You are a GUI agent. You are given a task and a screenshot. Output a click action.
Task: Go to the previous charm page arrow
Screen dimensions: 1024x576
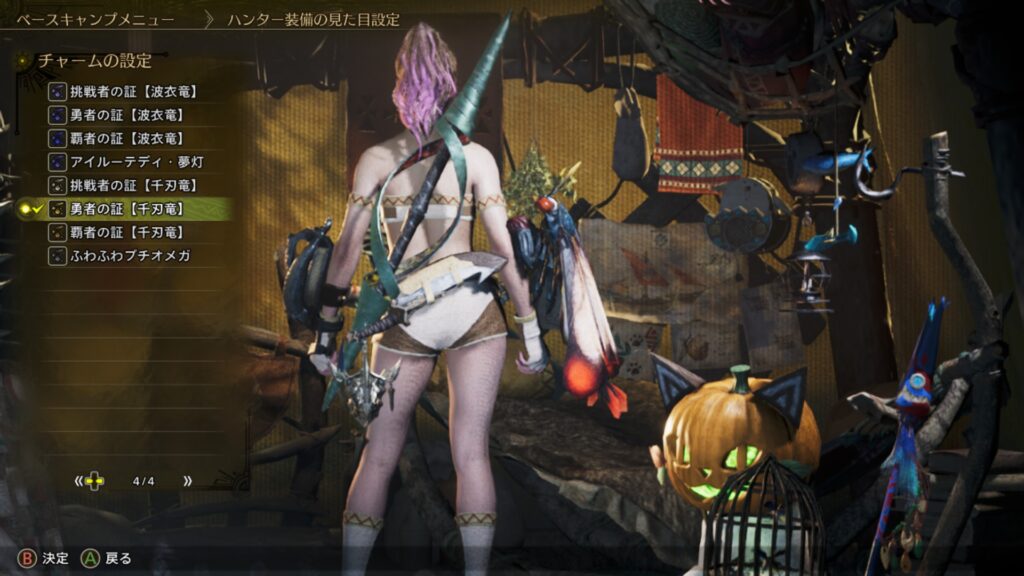(x=78, y=481)
